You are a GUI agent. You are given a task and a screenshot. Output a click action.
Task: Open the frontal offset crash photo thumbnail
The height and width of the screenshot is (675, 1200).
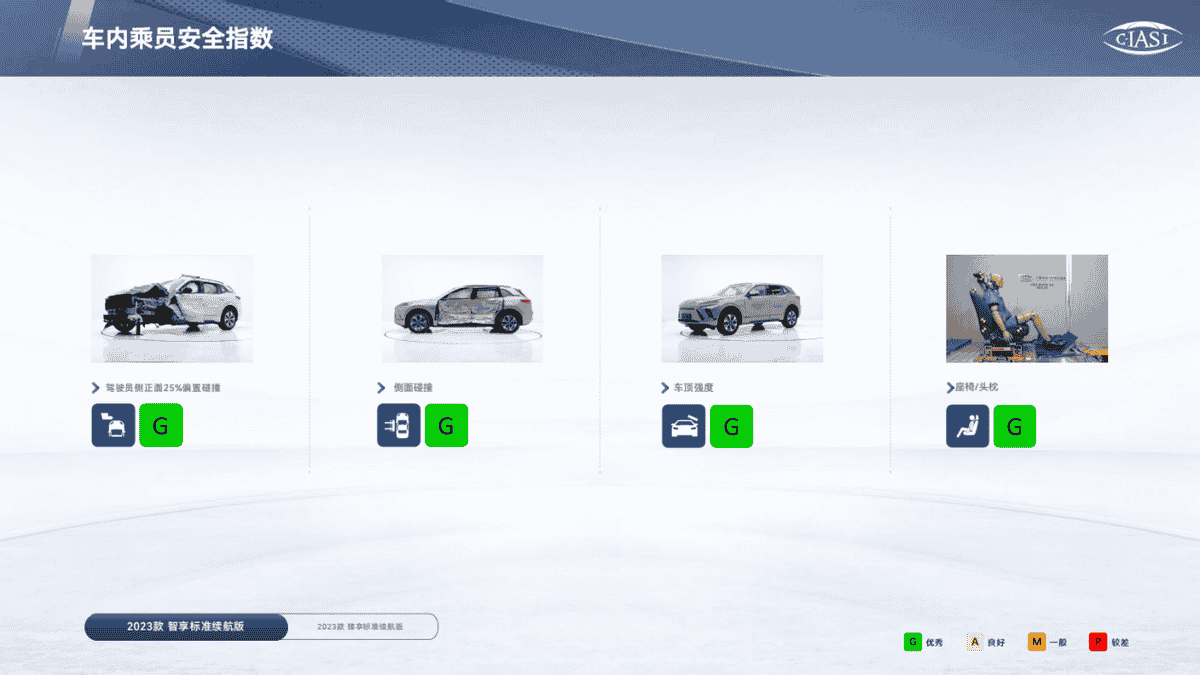coord(172,308)
